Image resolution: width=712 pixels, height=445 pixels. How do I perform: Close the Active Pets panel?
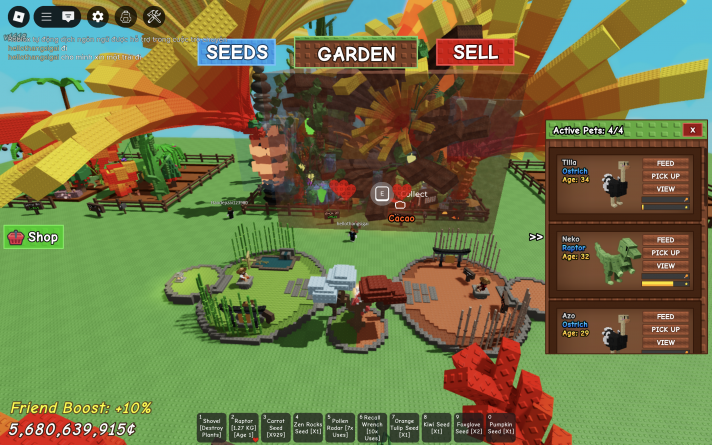pos(692,130)
